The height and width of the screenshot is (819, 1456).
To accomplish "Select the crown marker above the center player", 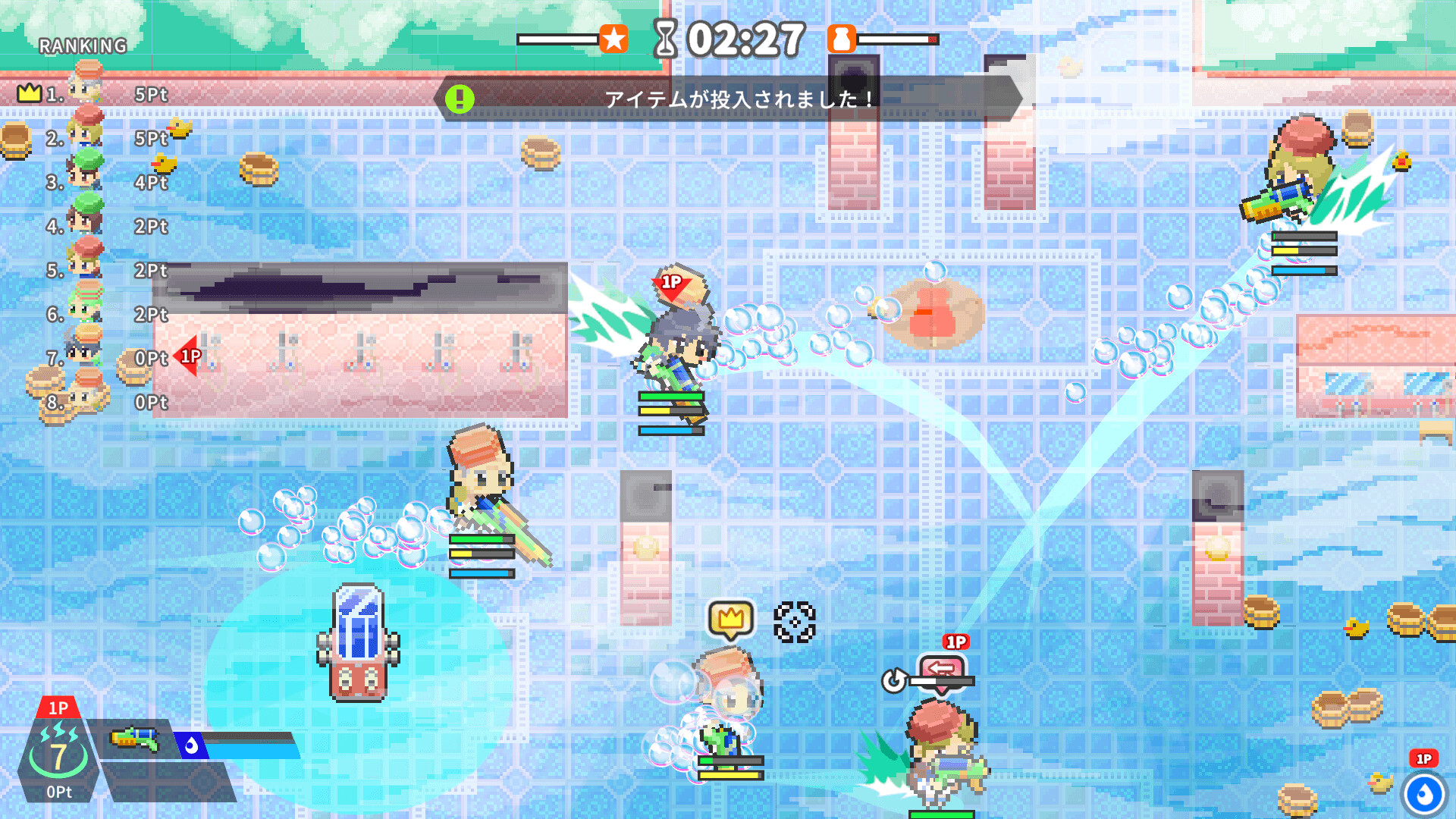I will [x=730, y=618].
